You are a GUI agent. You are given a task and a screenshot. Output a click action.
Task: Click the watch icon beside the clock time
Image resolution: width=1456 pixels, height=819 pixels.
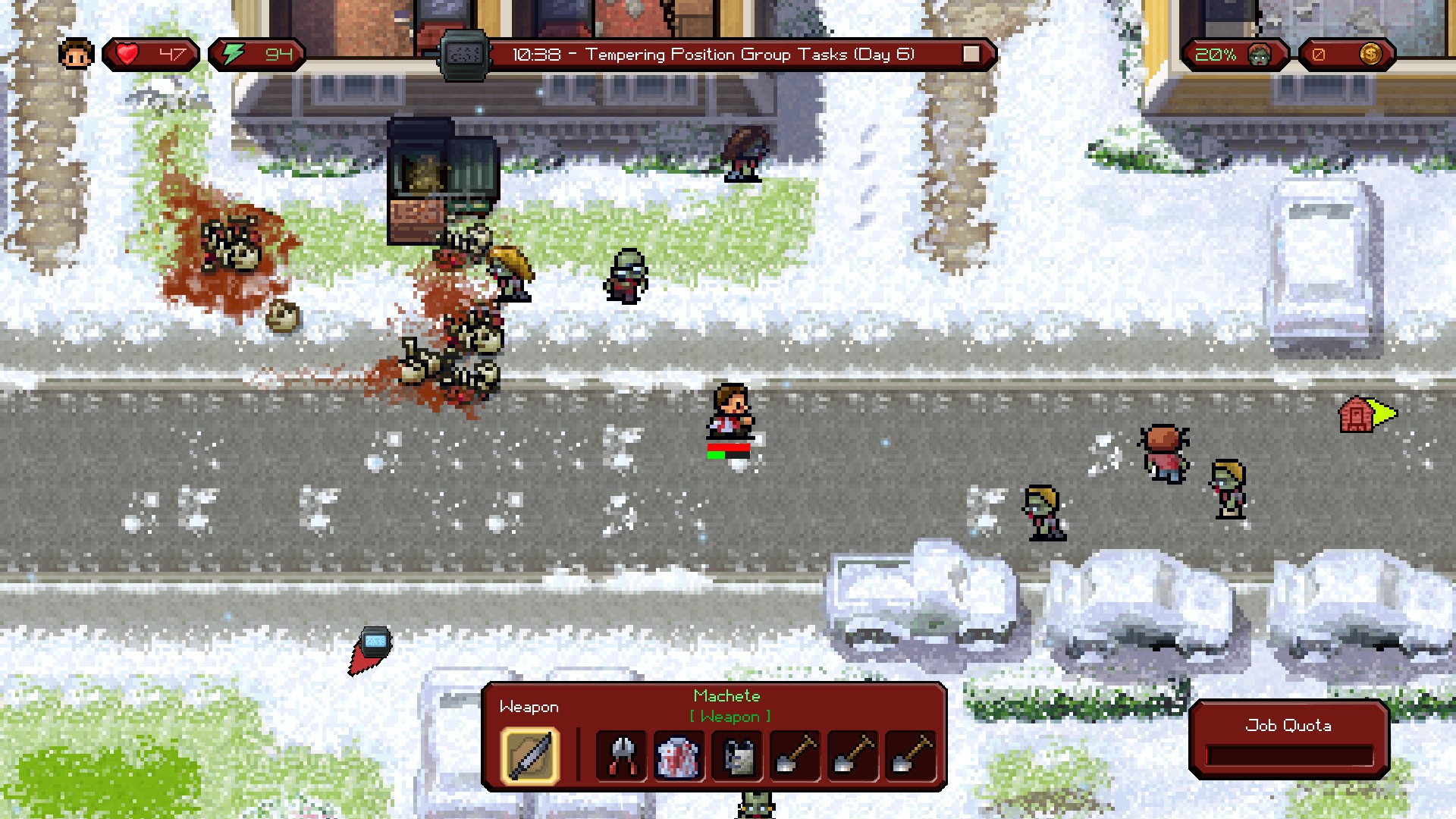click(464, 53)
